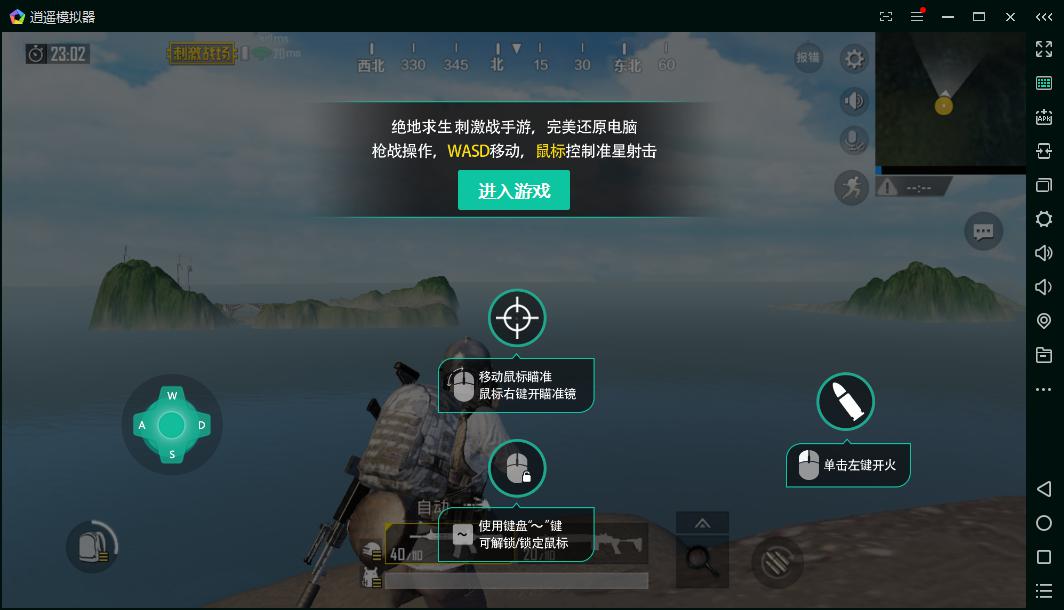Tap the bullet fire button
This screenshot has width=1064, height=610.
pos(846,402)
